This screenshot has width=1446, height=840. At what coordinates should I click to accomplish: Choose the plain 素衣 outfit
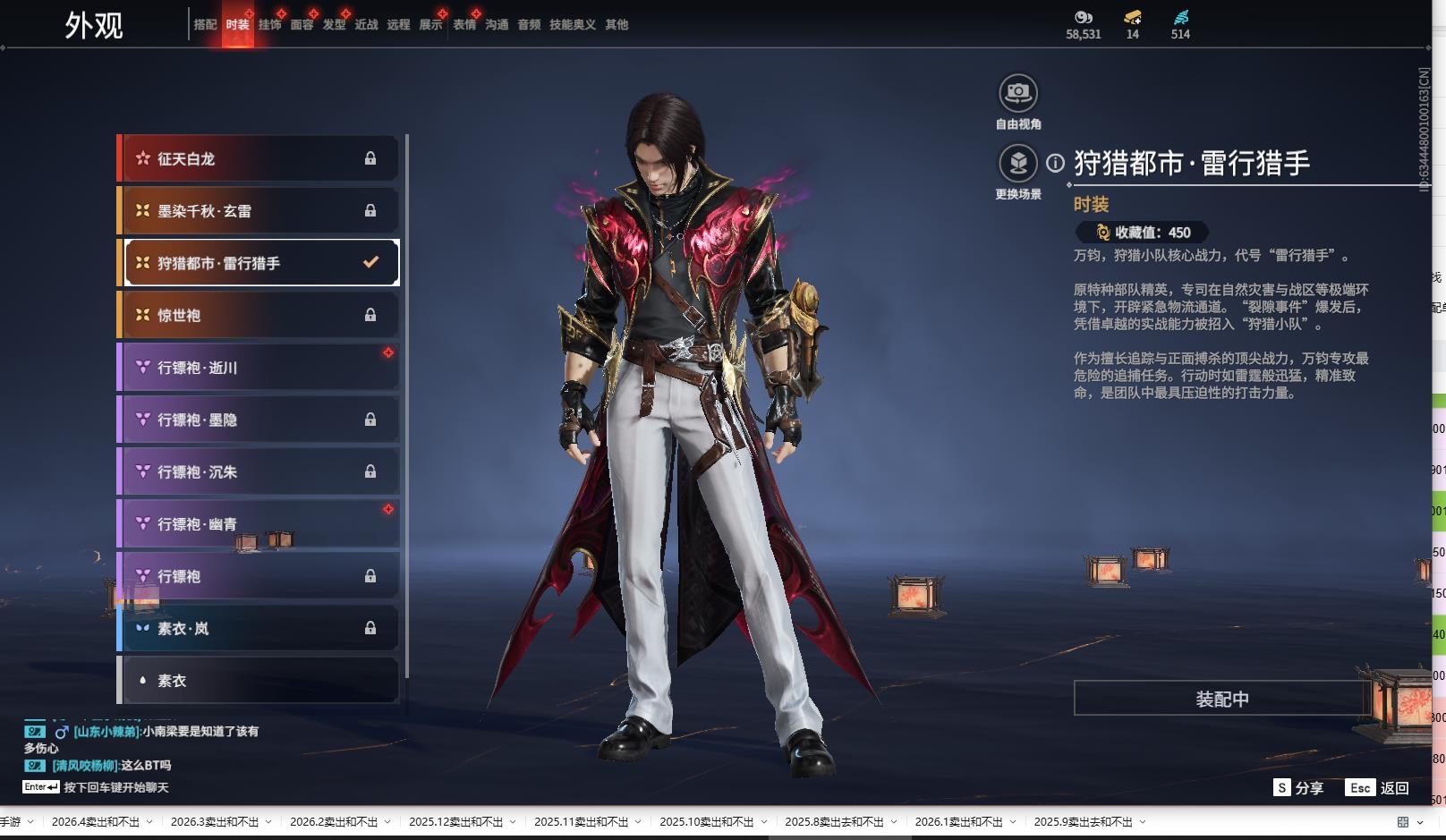coord(259,681)
